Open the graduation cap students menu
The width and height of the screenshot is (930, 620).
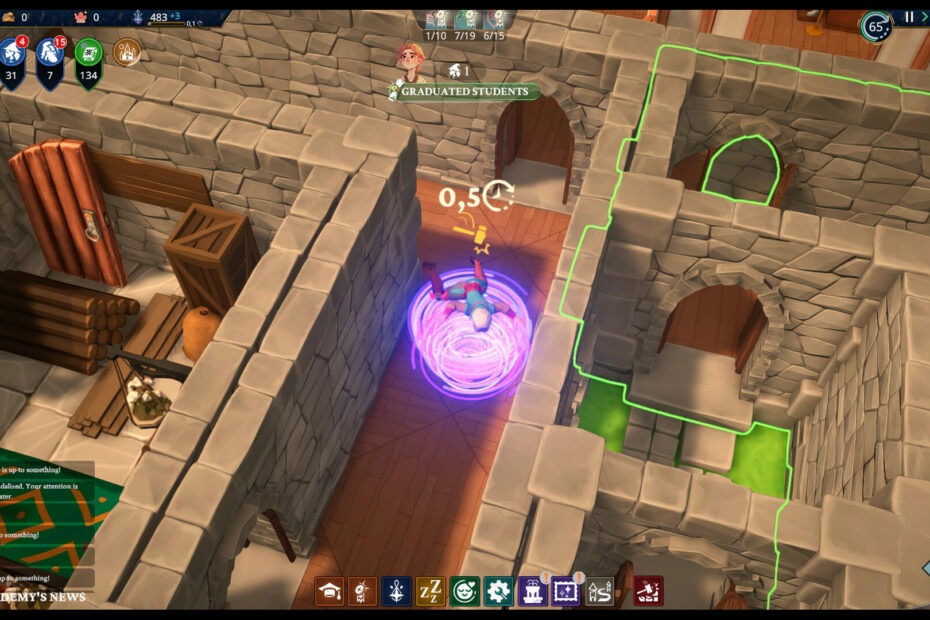[329, 591]
